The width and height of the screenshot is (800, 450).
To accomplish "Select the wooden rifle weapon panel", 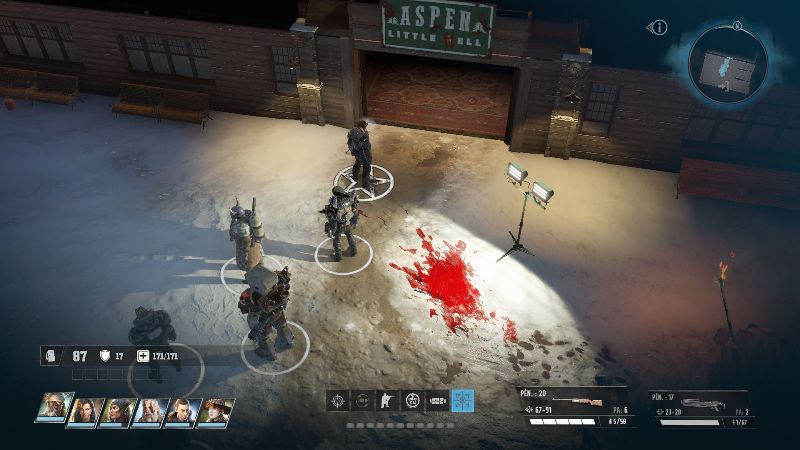I will tap(574, 407).
